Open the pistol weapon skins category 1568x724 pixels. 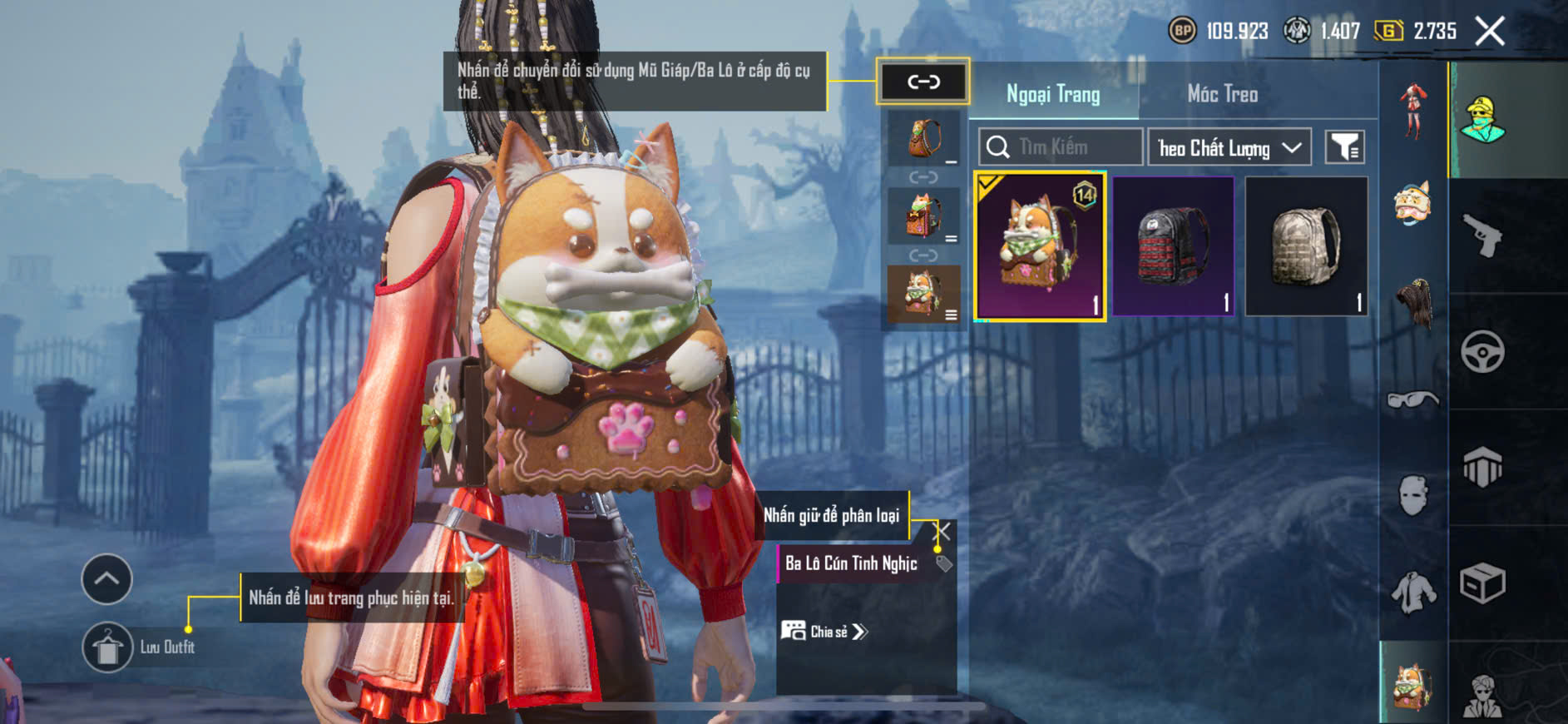tap(1482, 236)
